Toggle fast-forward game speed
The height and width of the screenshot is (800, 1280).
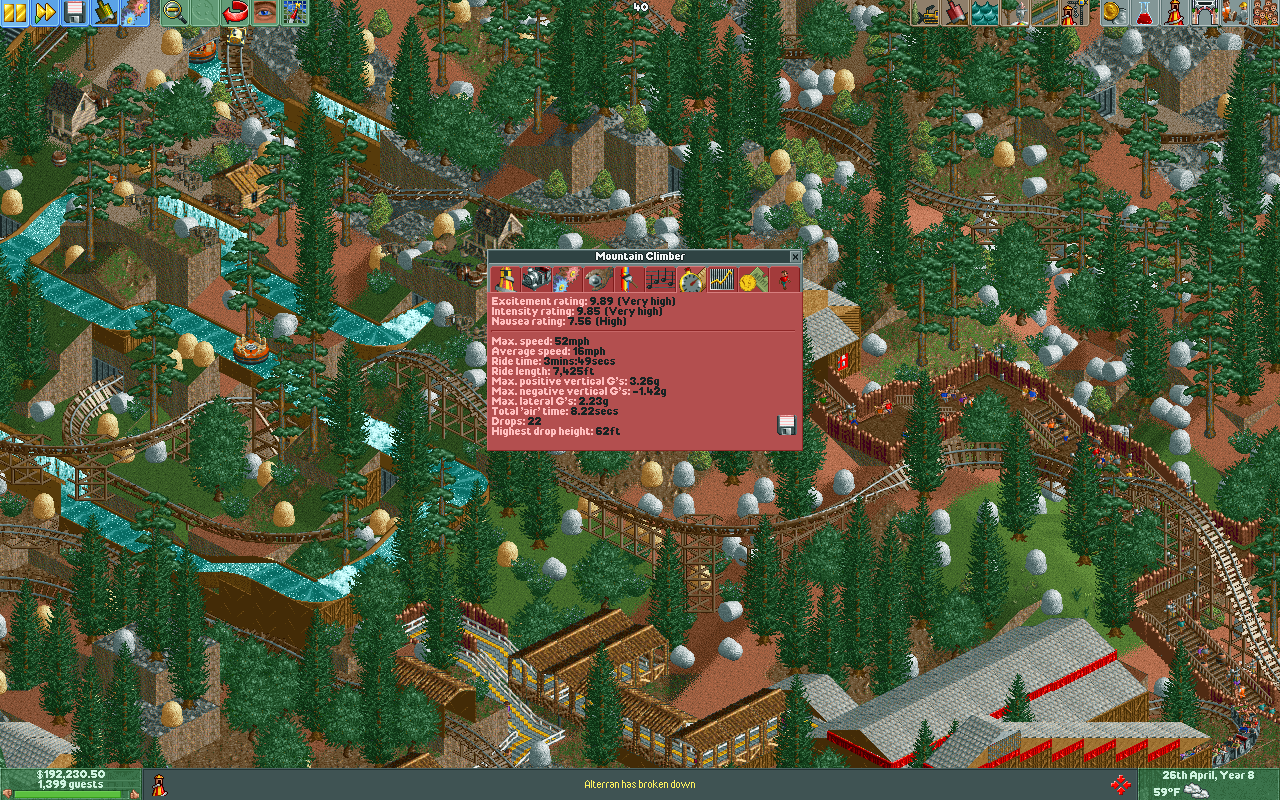pos(44,12)
